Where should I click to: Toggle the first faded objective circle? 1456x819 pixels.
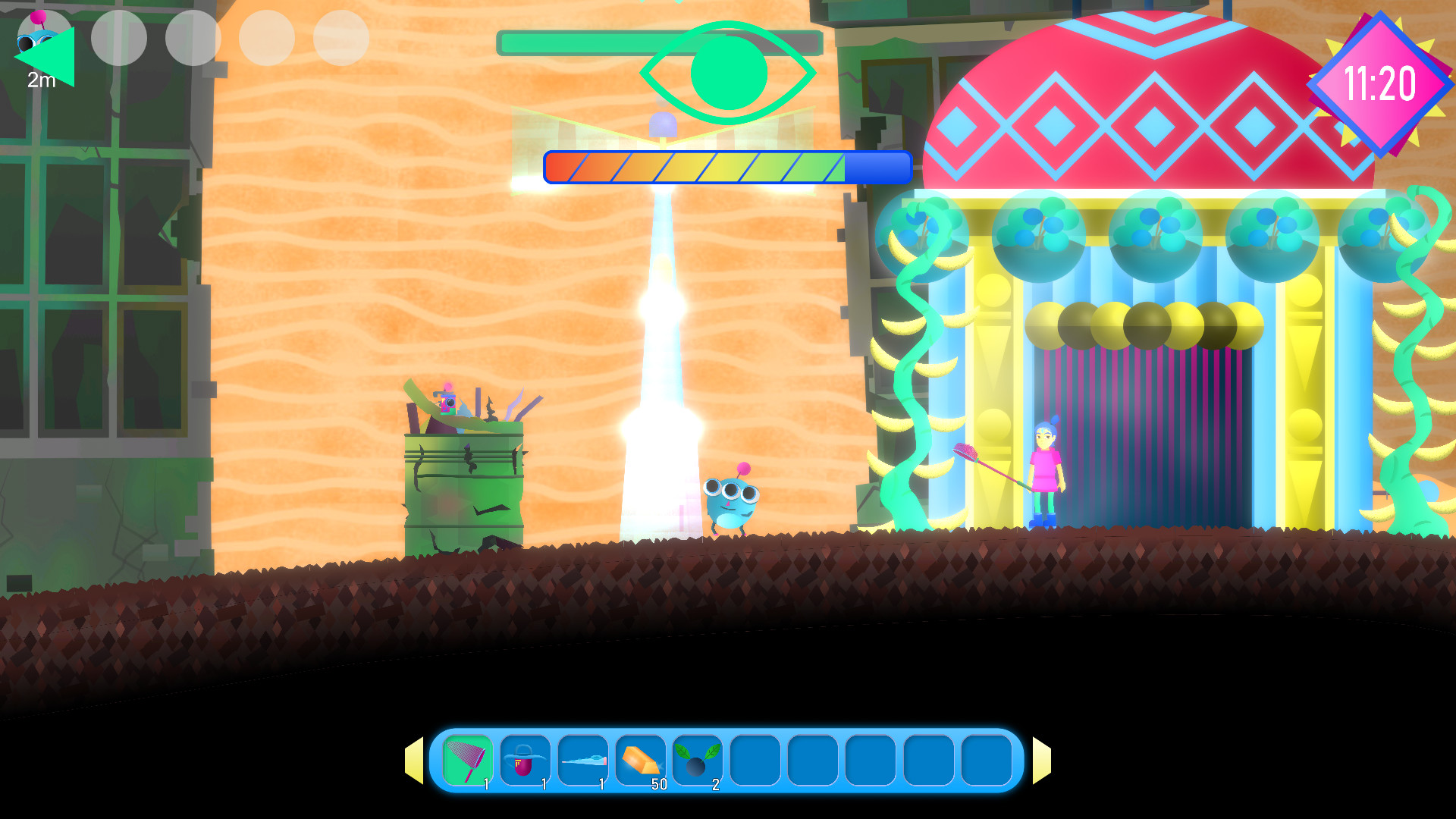(x=118, y=39)
